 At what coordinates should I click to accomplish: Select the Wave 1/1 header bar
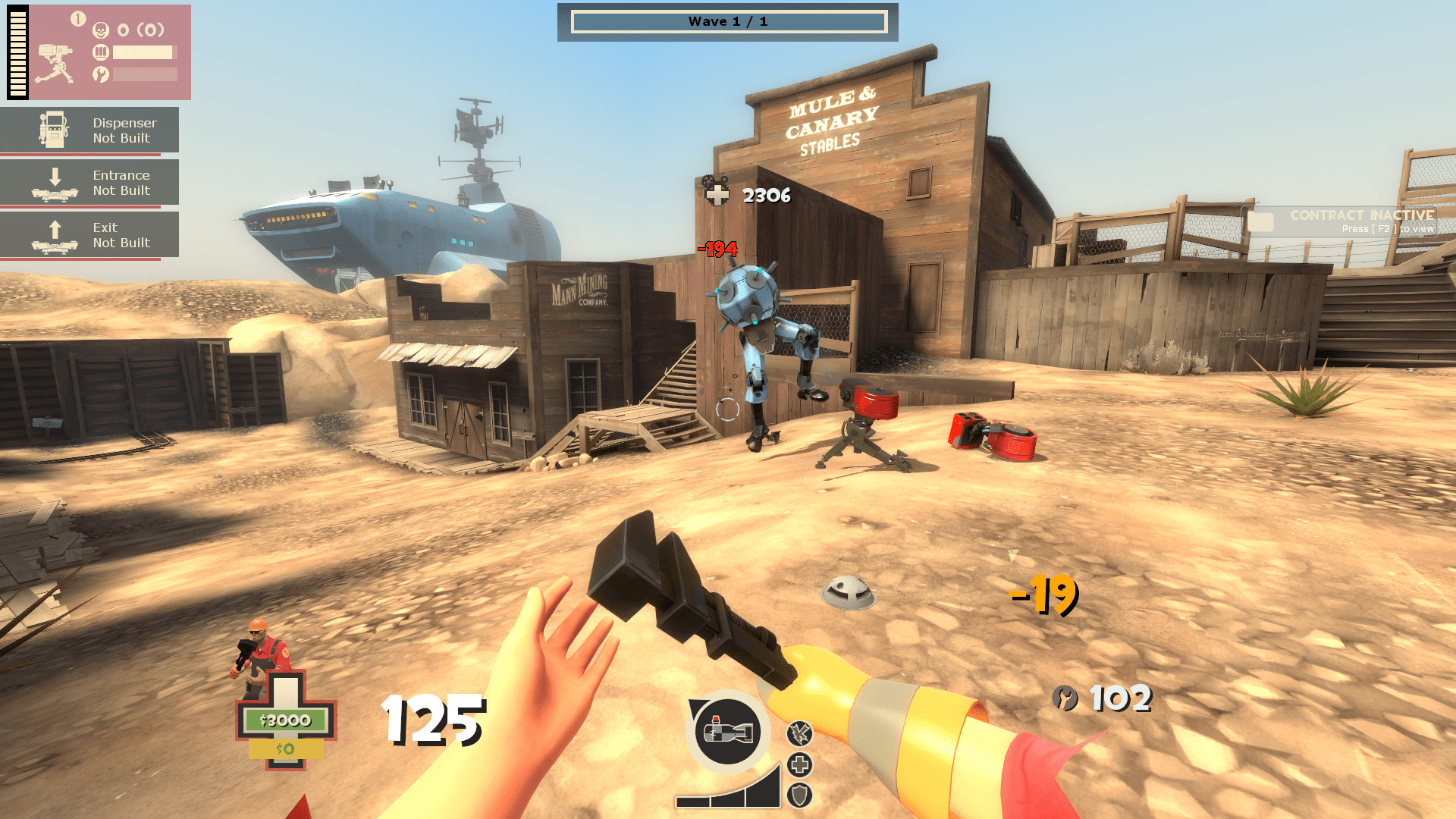click(728, 21)
